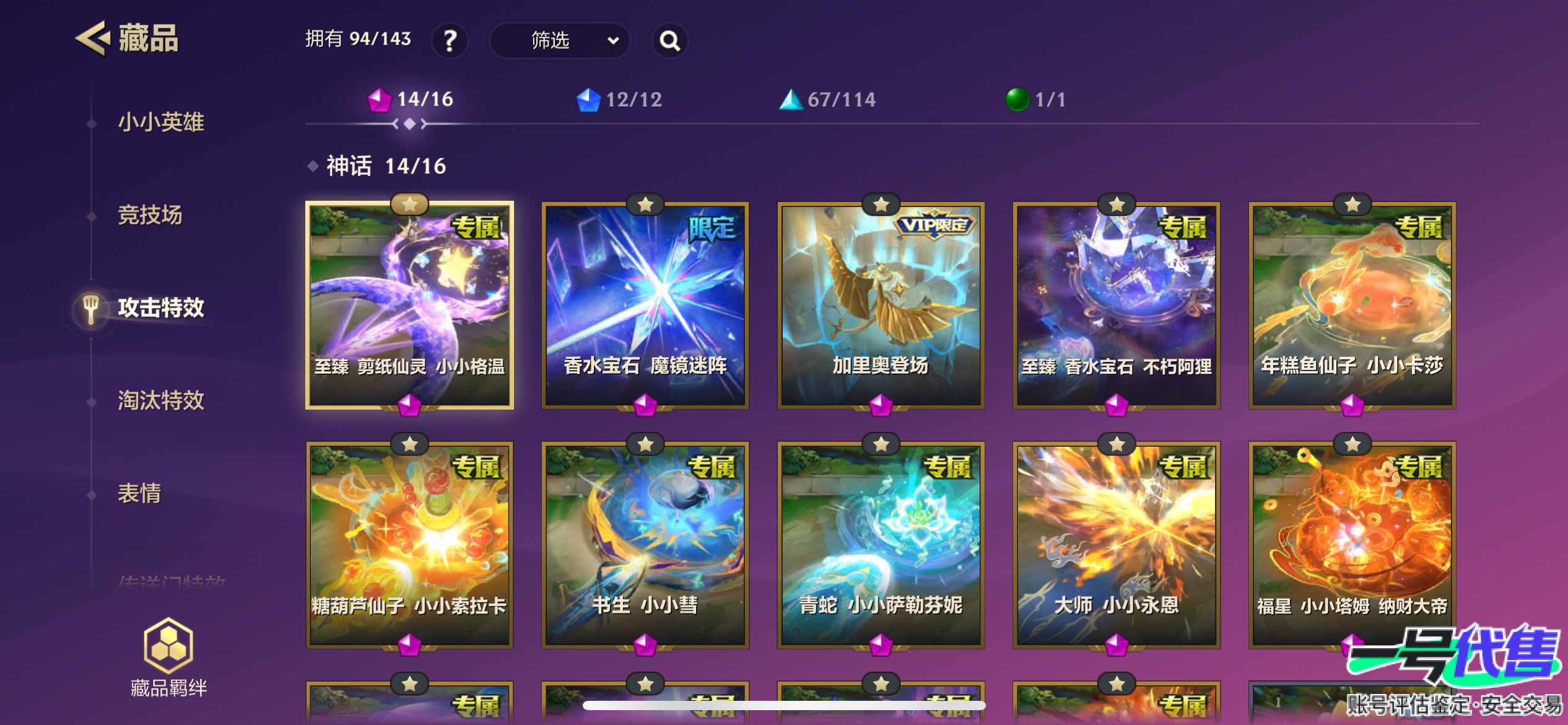Switch to the 表情 section
Viewport: 1568px width, 725px height.
coord(140,493)
